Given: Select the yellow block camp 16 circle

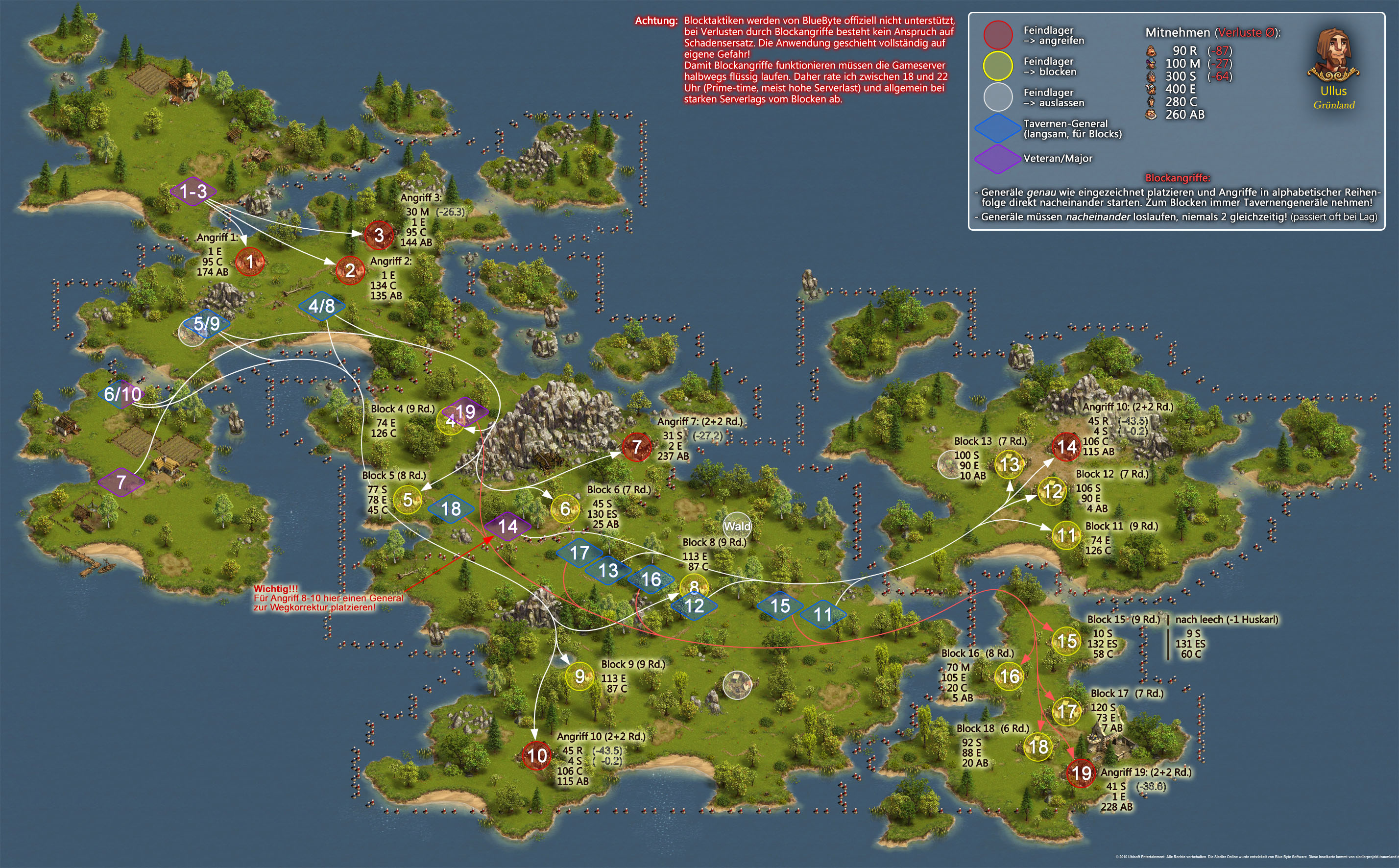Looking at the screenshot, I should click(x=1009, y=676).
